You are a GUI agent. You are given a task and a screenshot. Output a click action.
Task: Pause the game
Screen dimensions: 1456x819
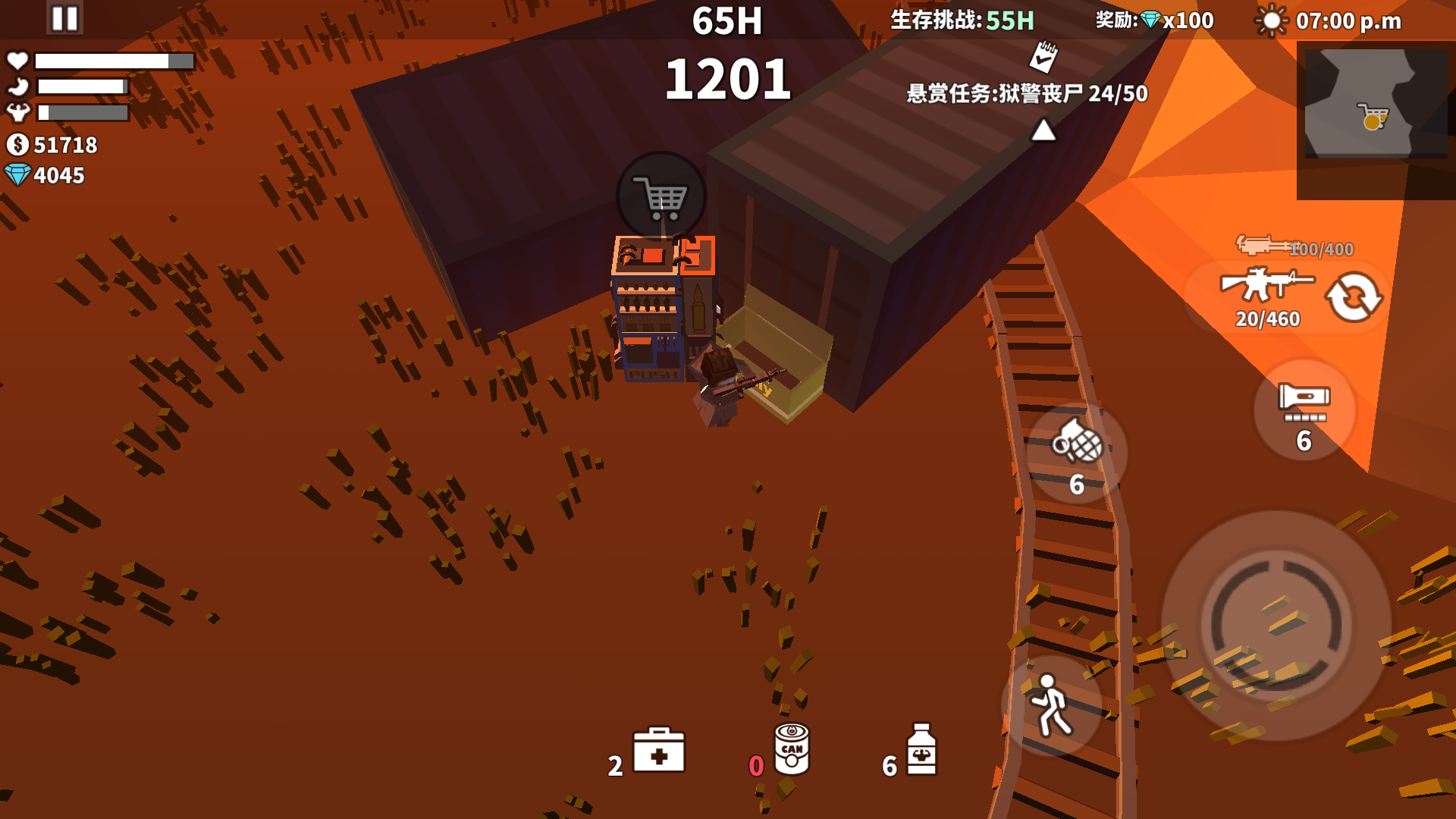point(64,18)
